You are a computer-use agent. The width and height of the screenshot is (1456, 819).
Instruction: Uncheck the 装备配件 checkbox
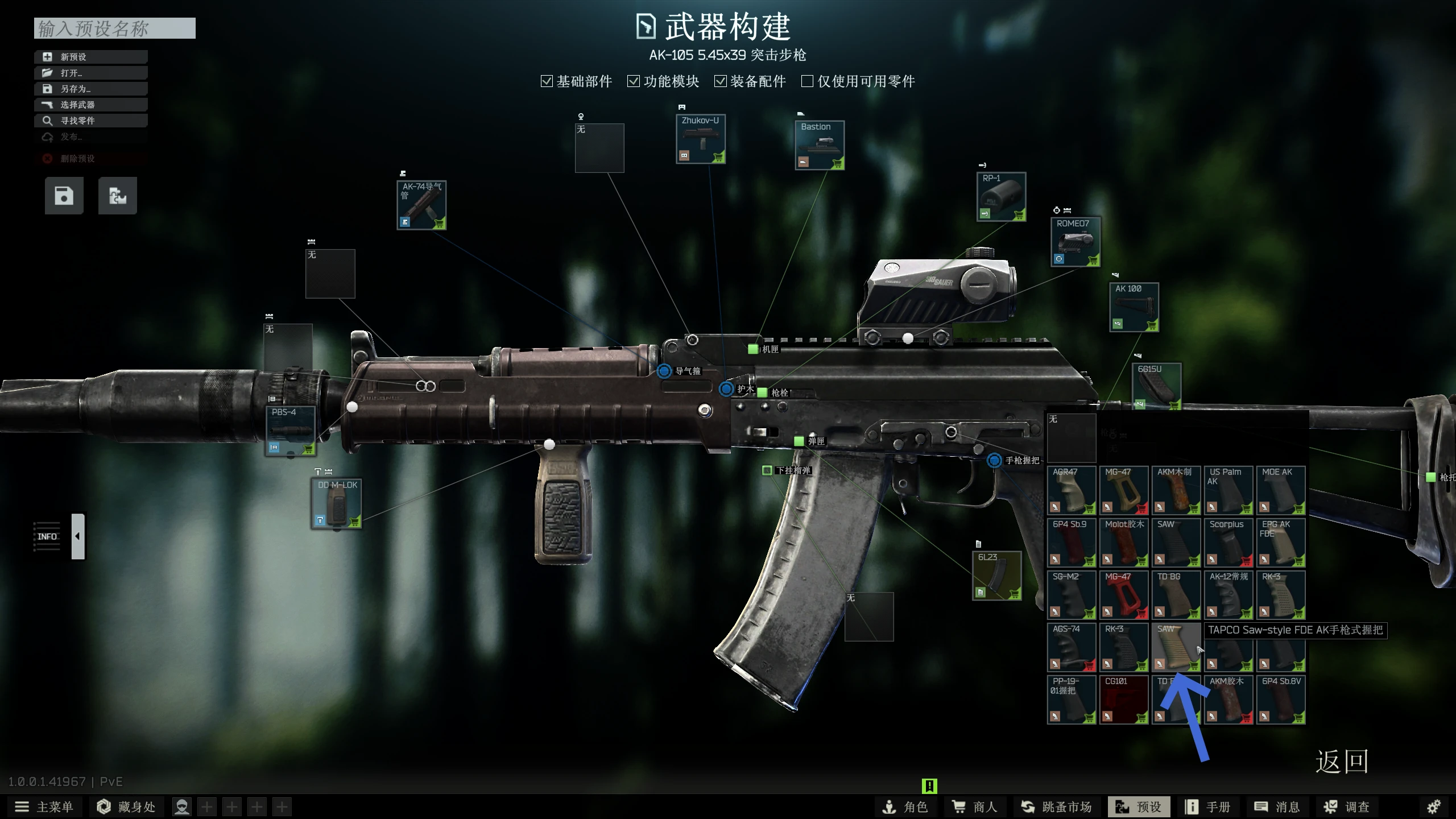pos(721,81)
